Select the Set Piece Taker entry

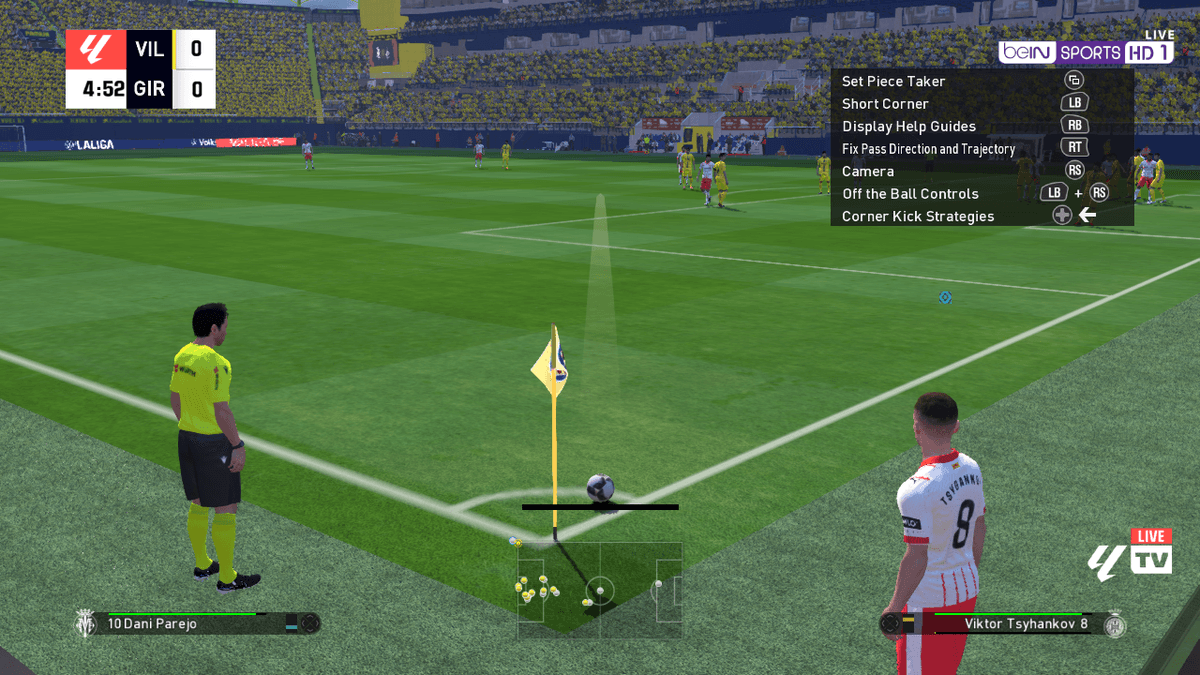(893, 81)
